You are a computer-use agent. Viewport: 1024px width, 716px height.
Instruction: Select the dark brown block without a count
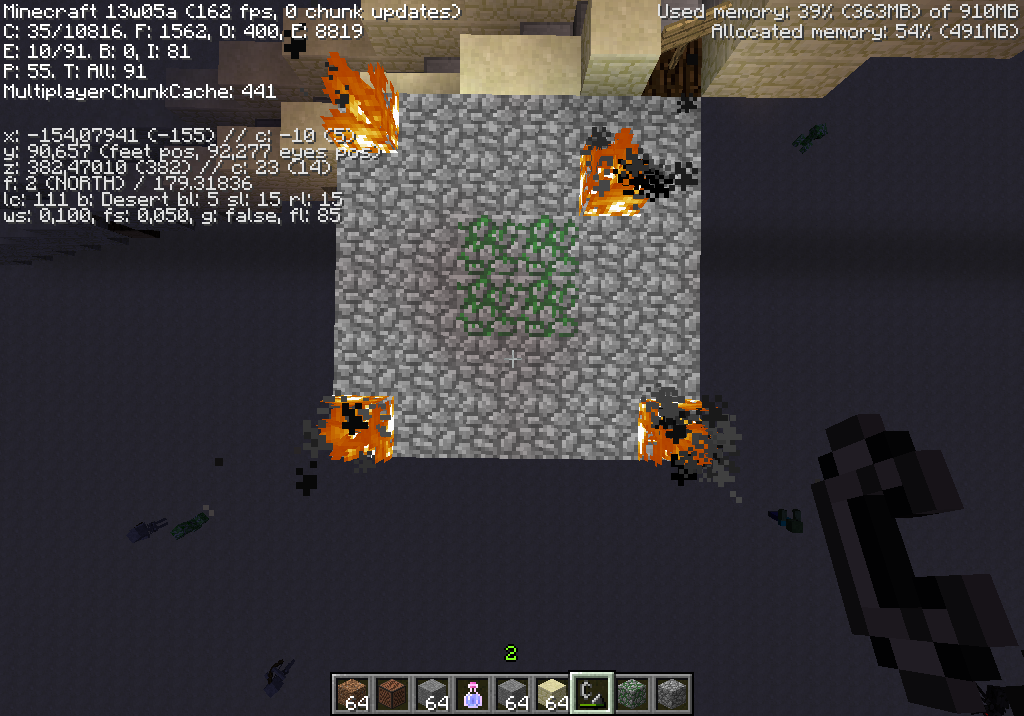pyautogui.click(x=392, y=692)
